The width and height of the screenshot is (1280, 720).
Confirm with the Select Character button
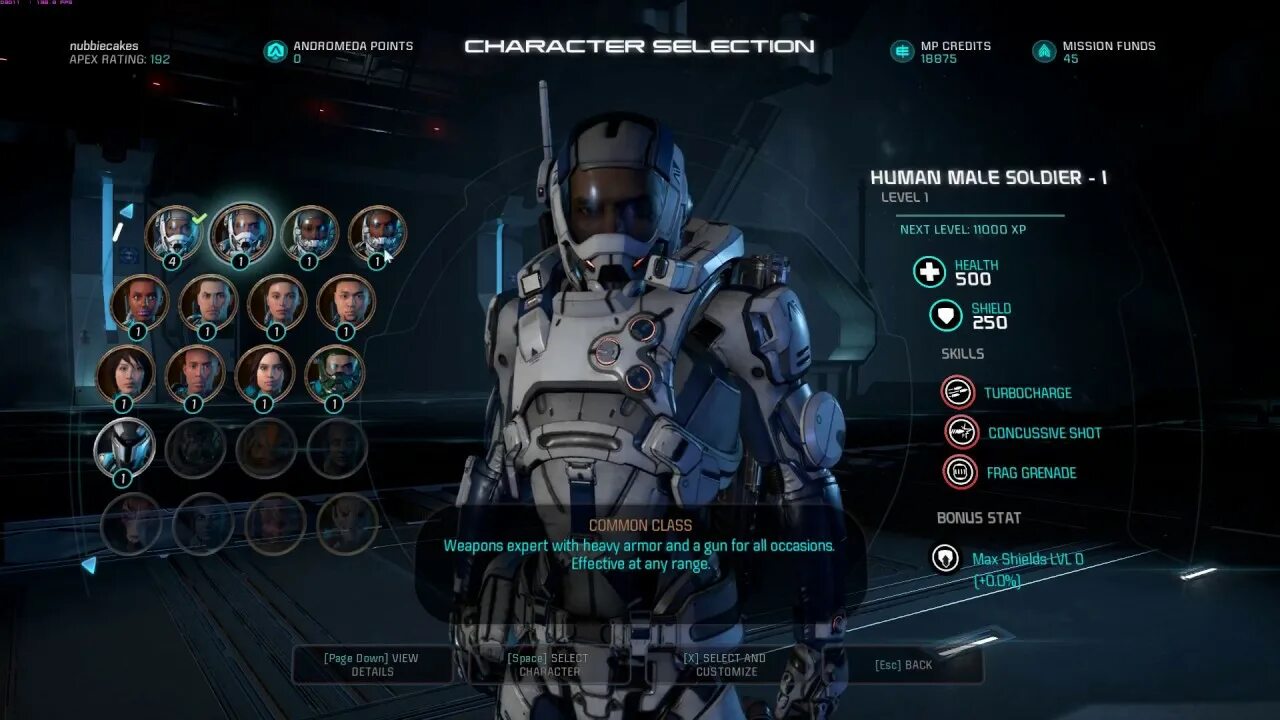[x=548, y=665]
